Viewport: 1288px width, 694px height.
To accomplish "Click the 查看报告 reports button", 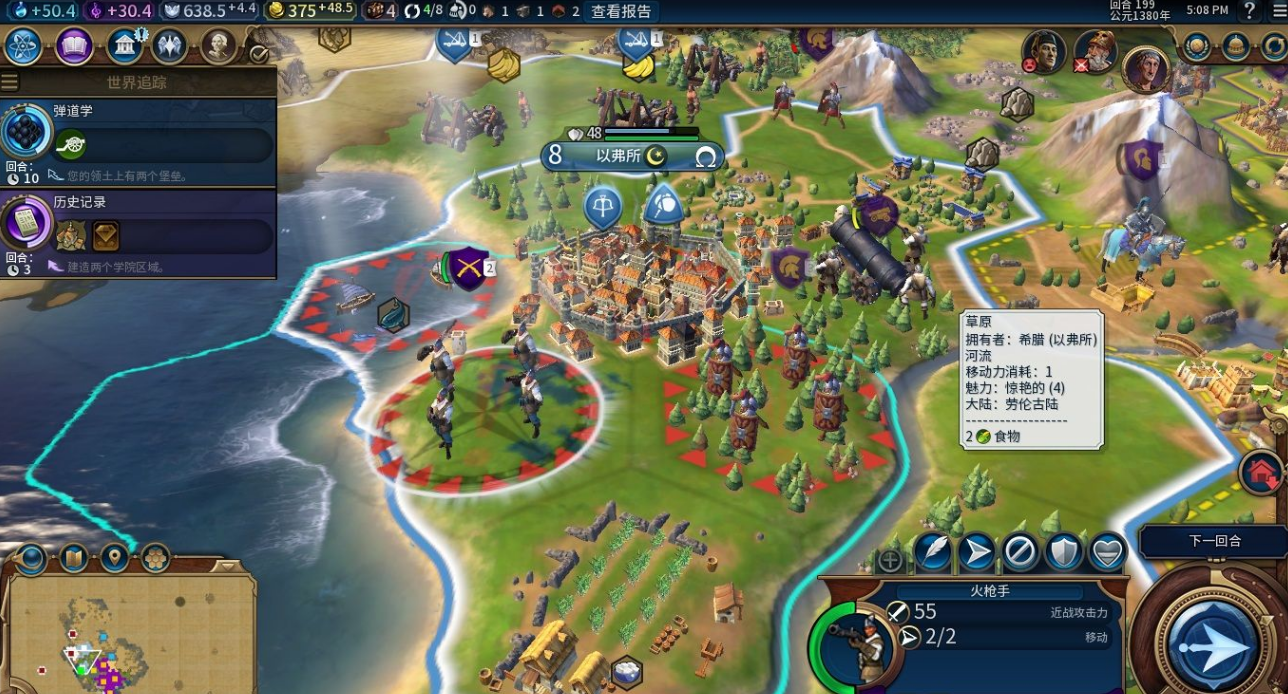I will [x=620, y=11].
